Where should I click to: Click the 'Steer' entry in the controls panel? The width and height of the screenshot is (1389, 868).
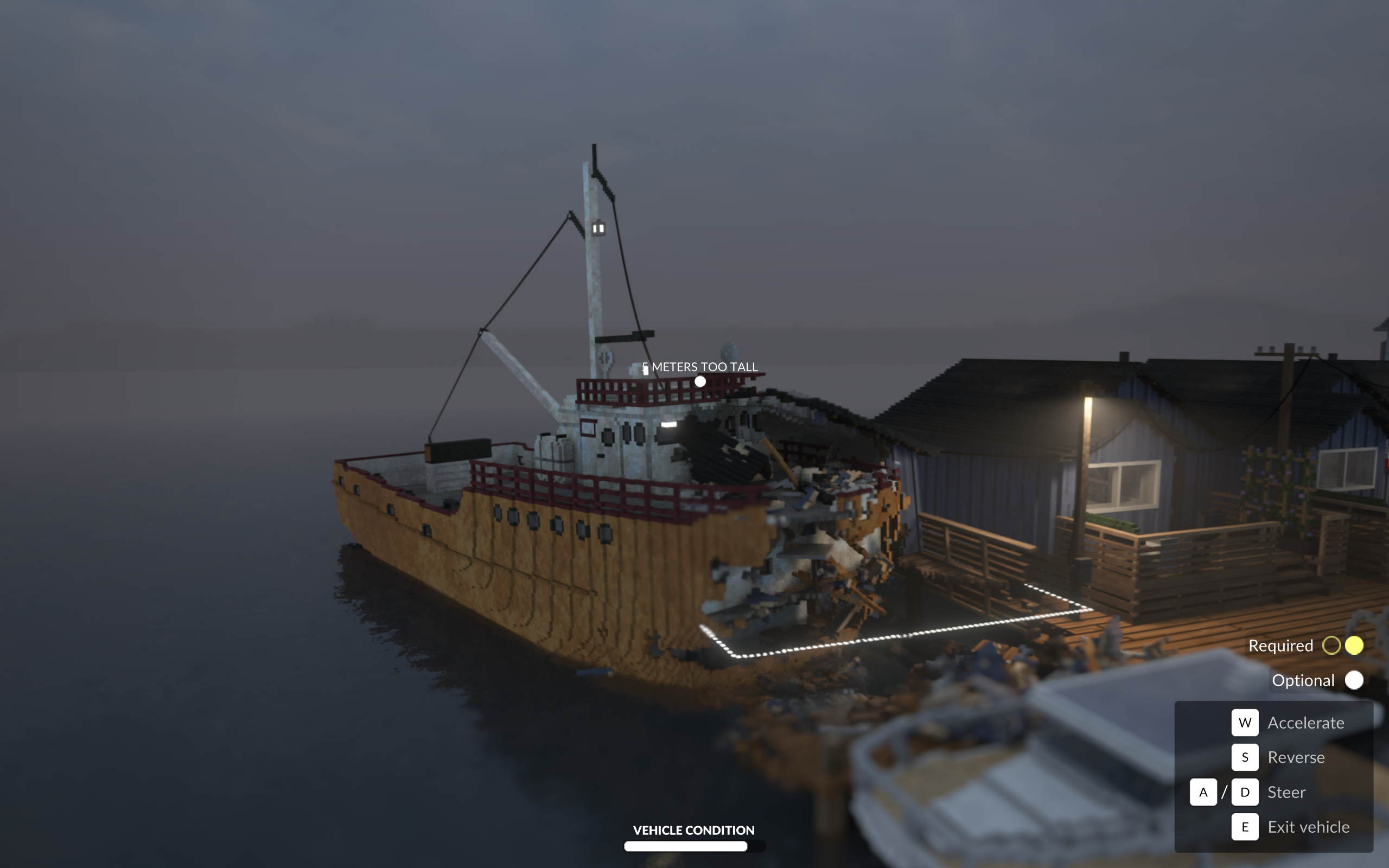1288,792
